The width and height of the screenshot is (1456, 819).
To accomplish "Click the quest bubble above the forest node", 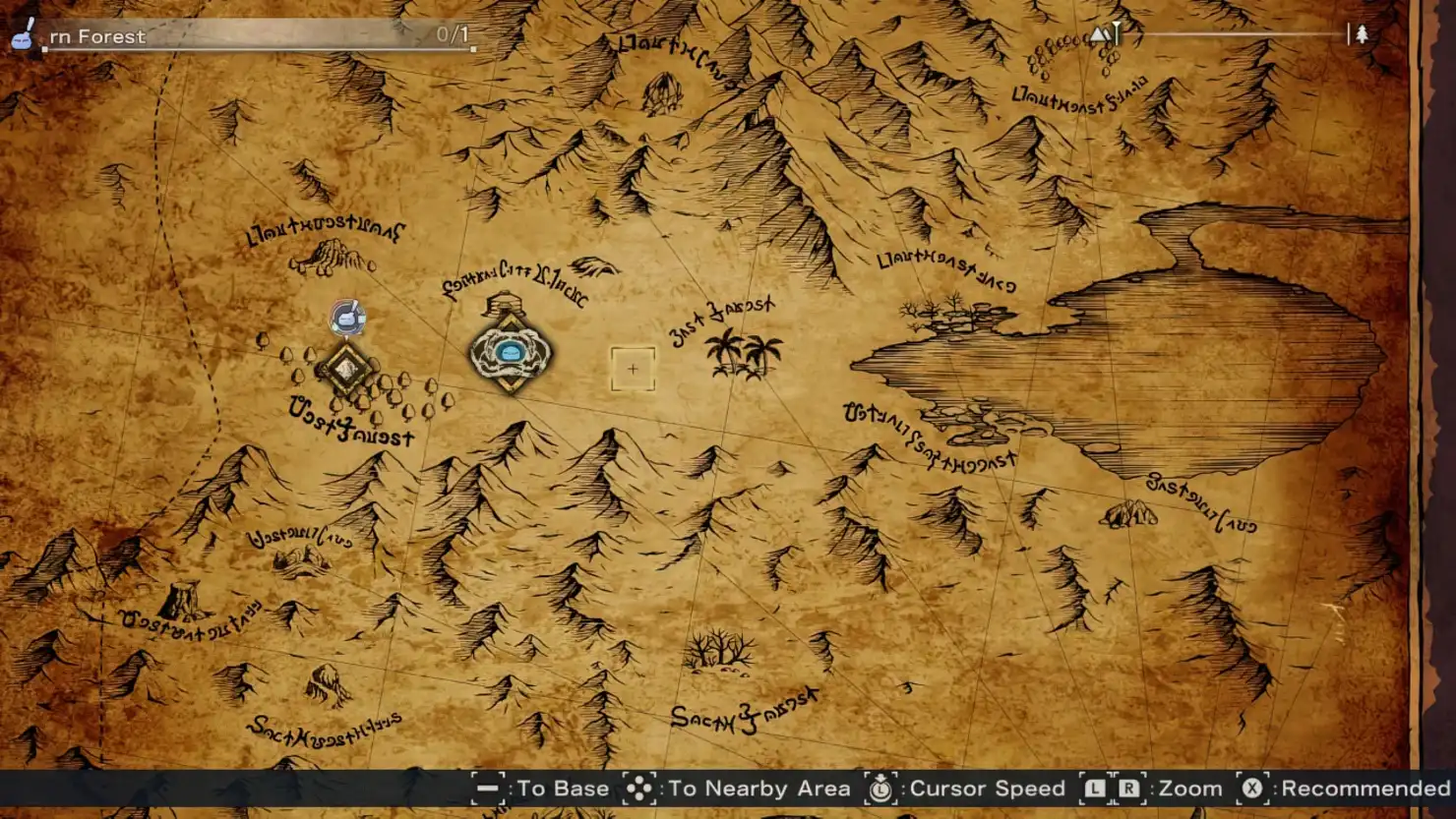I will coord(346,318).
